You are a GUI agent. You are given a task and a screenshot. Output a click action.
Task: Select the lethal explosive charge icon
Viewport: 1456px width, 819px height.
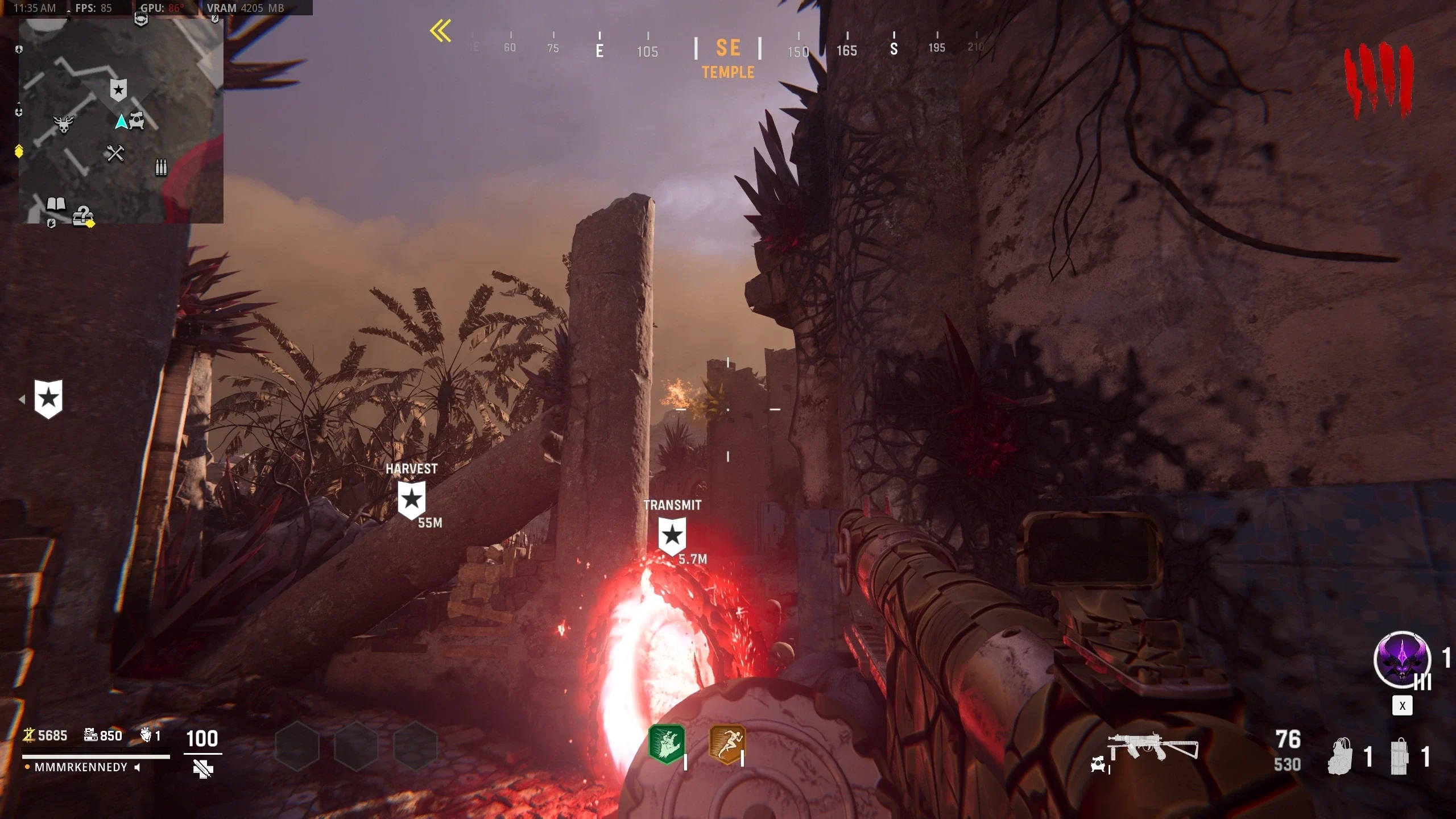[x=1400, y=756]
